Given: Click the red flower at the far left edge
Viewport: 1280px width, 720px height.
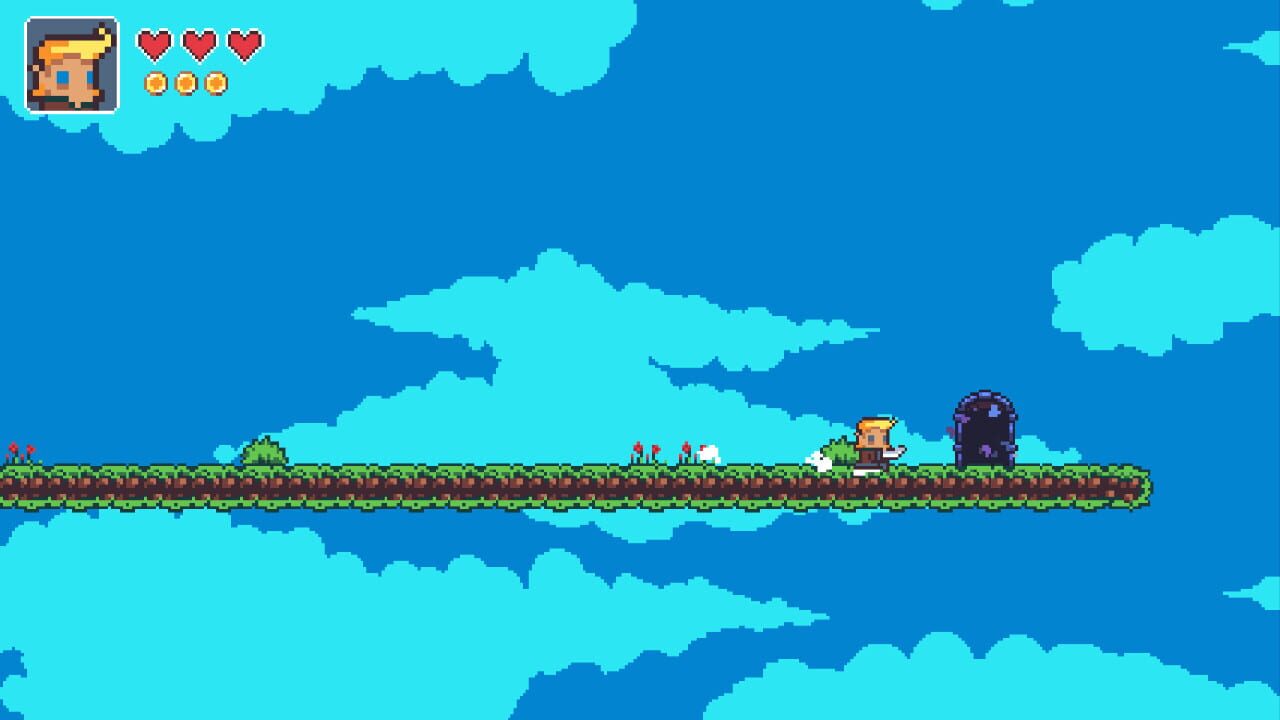Looking at the screenshot, I should (15, 447).
